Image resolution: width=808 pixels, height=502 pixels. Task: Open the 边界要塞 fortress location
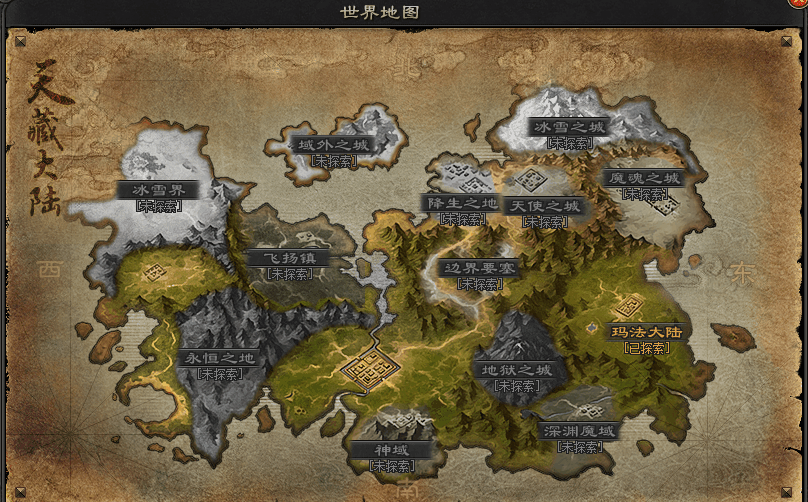[x=480, y=268]
